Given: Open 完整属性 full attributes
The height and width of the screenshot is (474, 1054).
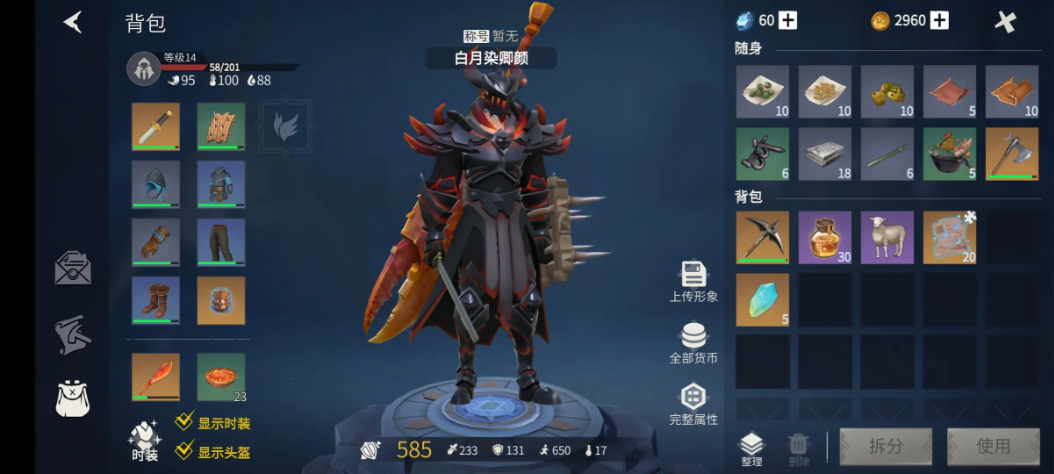Looking at the screenshot, I should (x=693, y=404).
